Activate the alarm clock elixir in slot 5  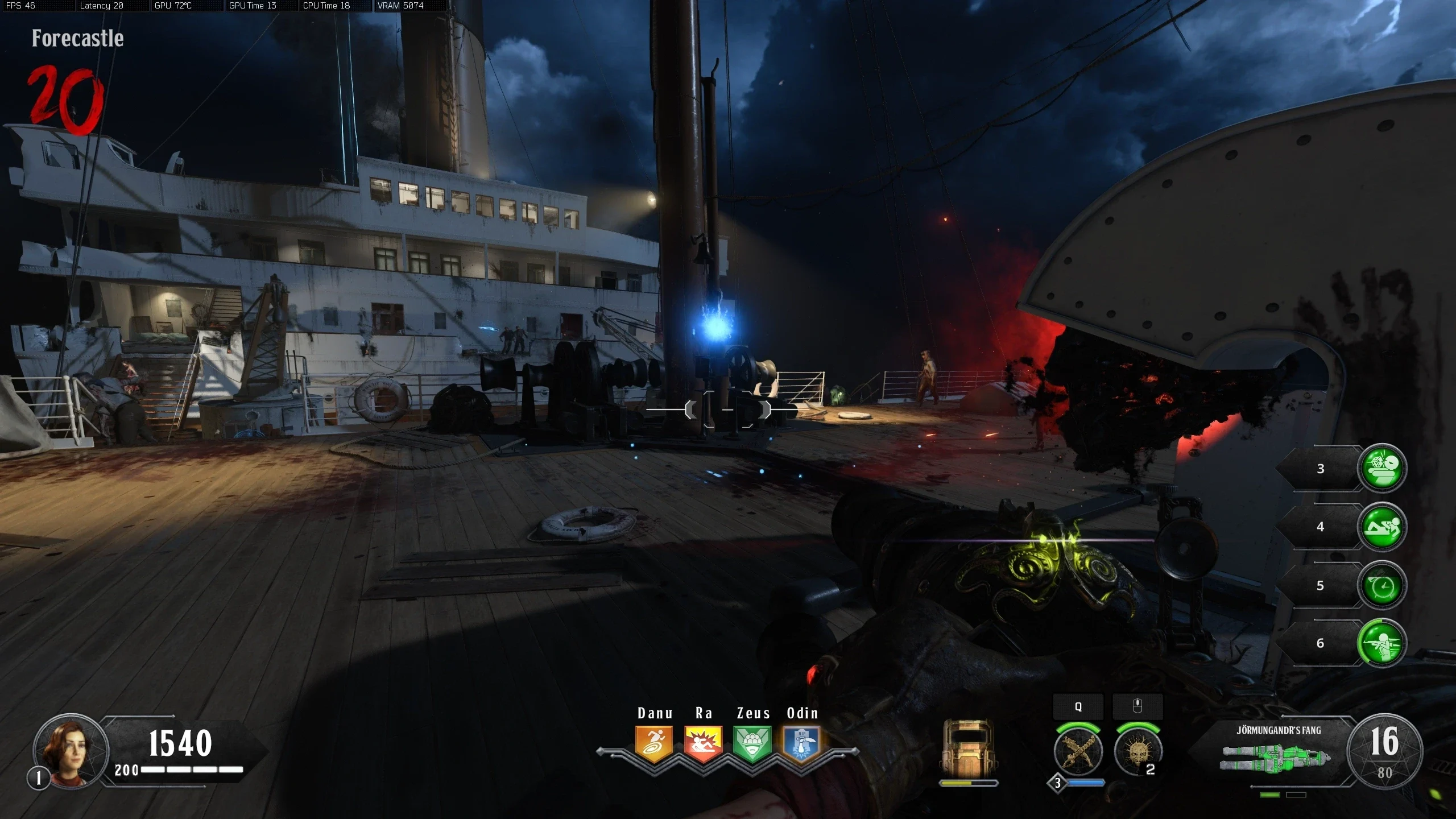1381,586
